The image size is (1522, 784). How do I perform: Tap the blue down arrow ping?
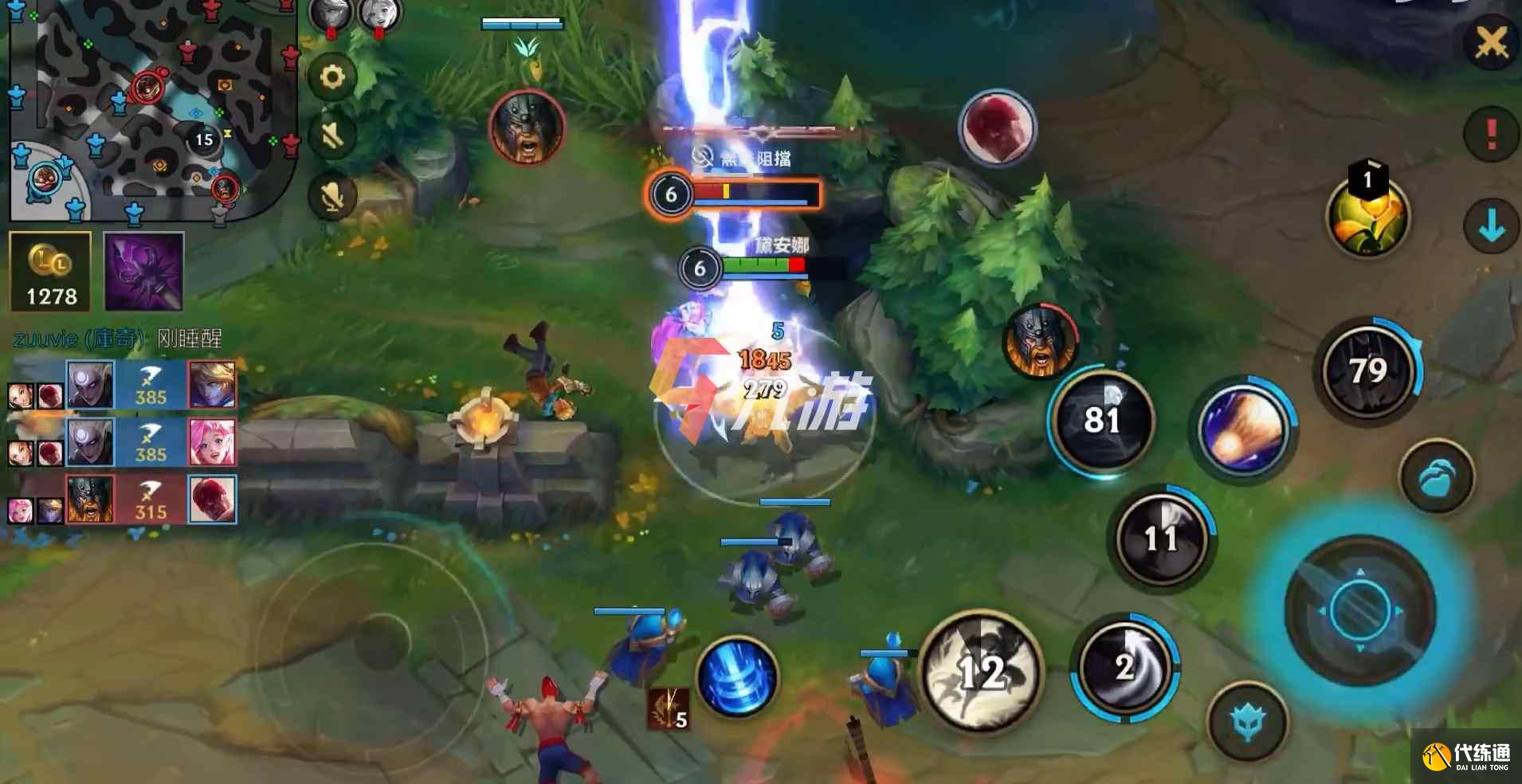1490,226
